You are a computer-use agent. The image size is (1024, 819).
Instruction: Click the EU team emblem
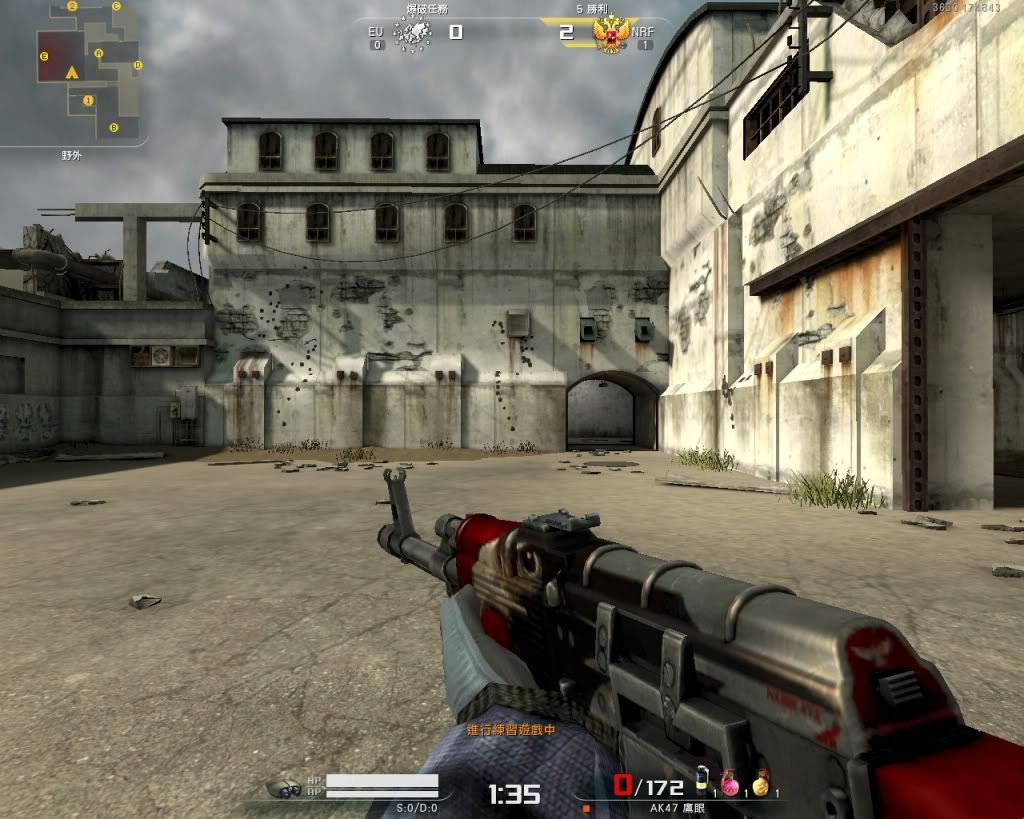point(412,34)
